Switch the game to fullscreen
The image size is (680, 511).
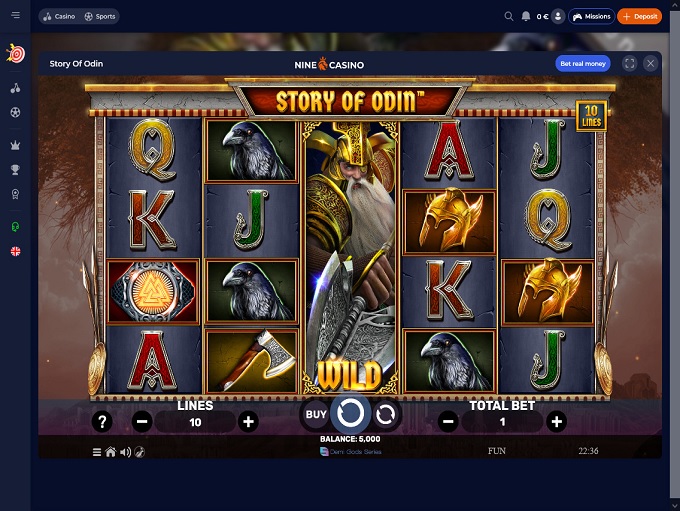click(630, 64)
